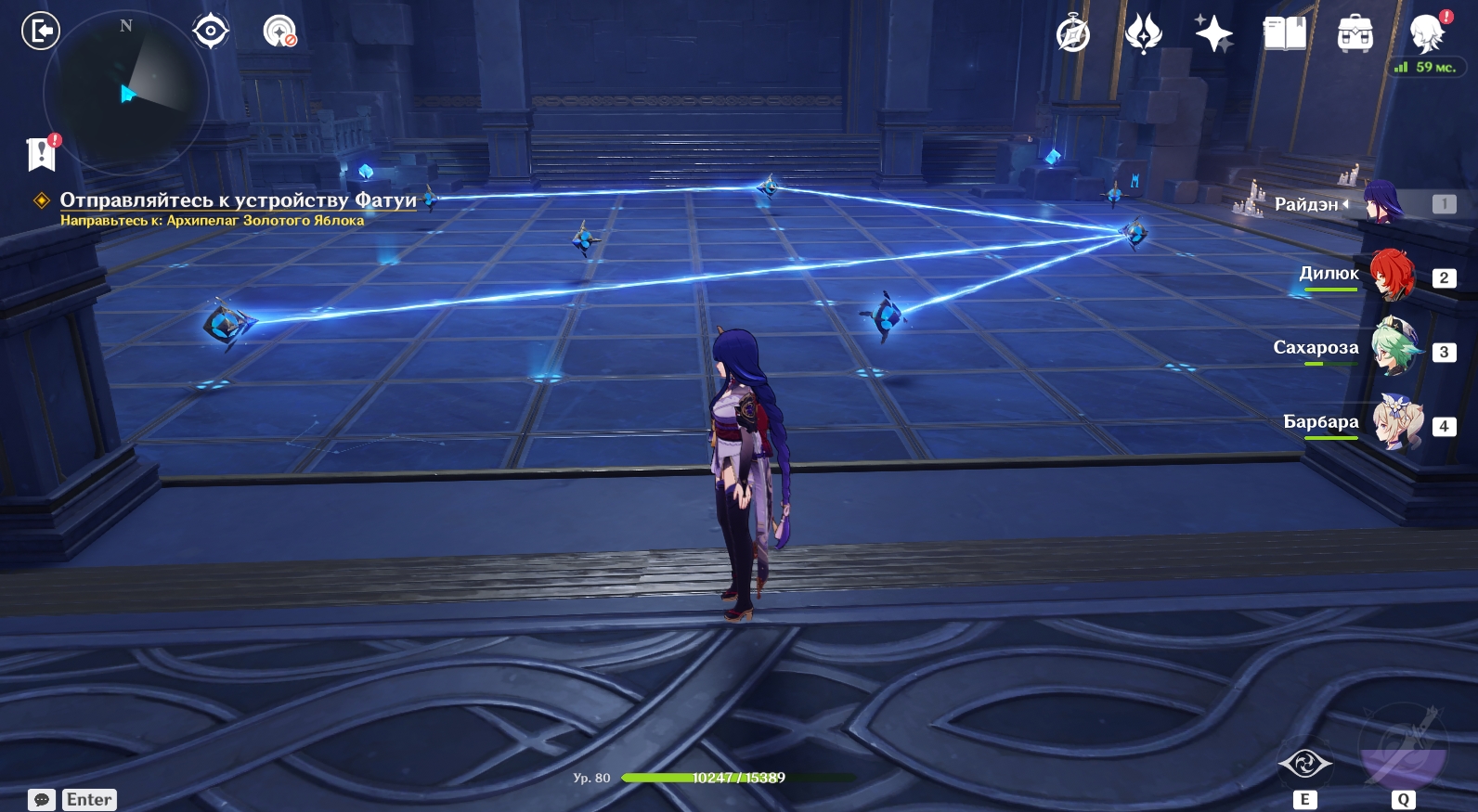The image size is (1478, 812).
Task: Click the exit domain door icon
Action: click(41, 32)
